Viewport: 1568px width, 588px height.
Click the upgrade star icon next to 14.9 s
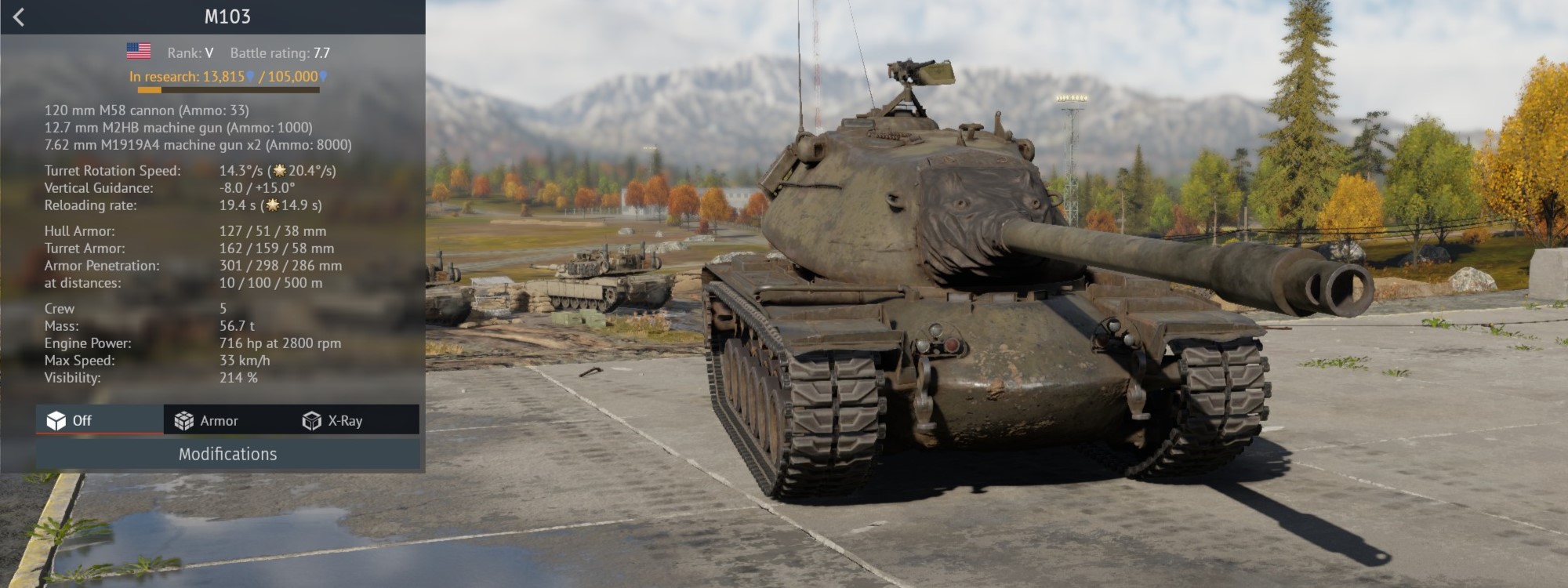click(272, 206)
